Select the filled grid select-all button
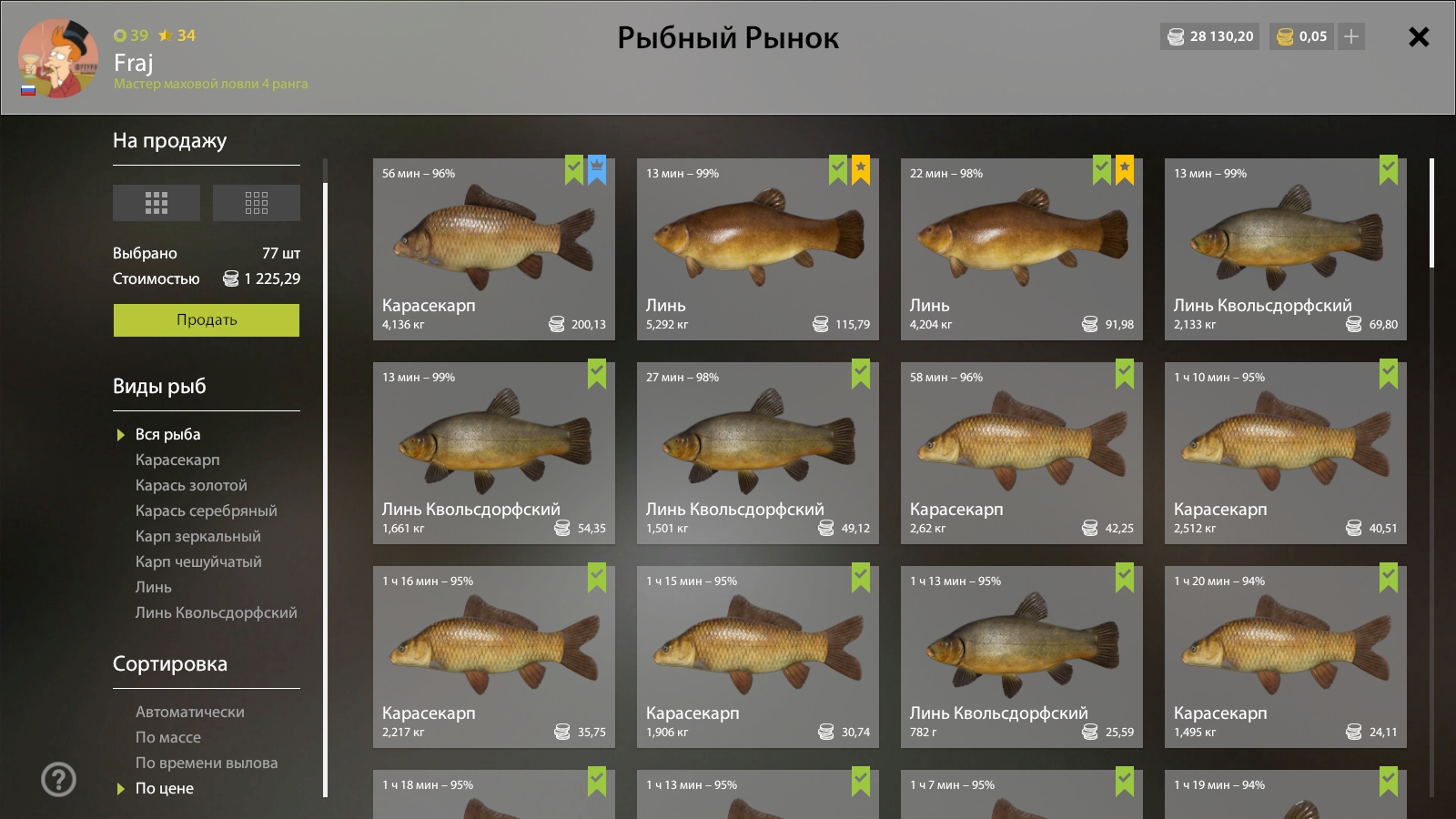This screenshot has height=819, width=1456. coord(157,203)
